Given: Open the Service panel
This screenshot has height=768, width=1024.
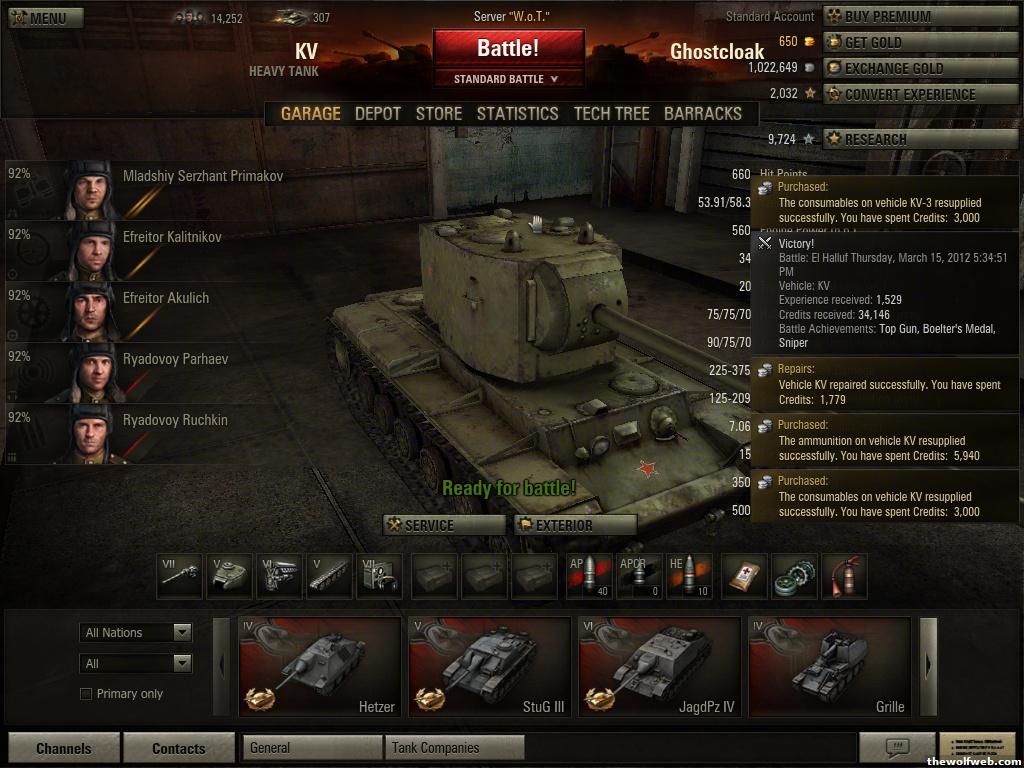Looking at the screenshot, I should pos(444,525).
